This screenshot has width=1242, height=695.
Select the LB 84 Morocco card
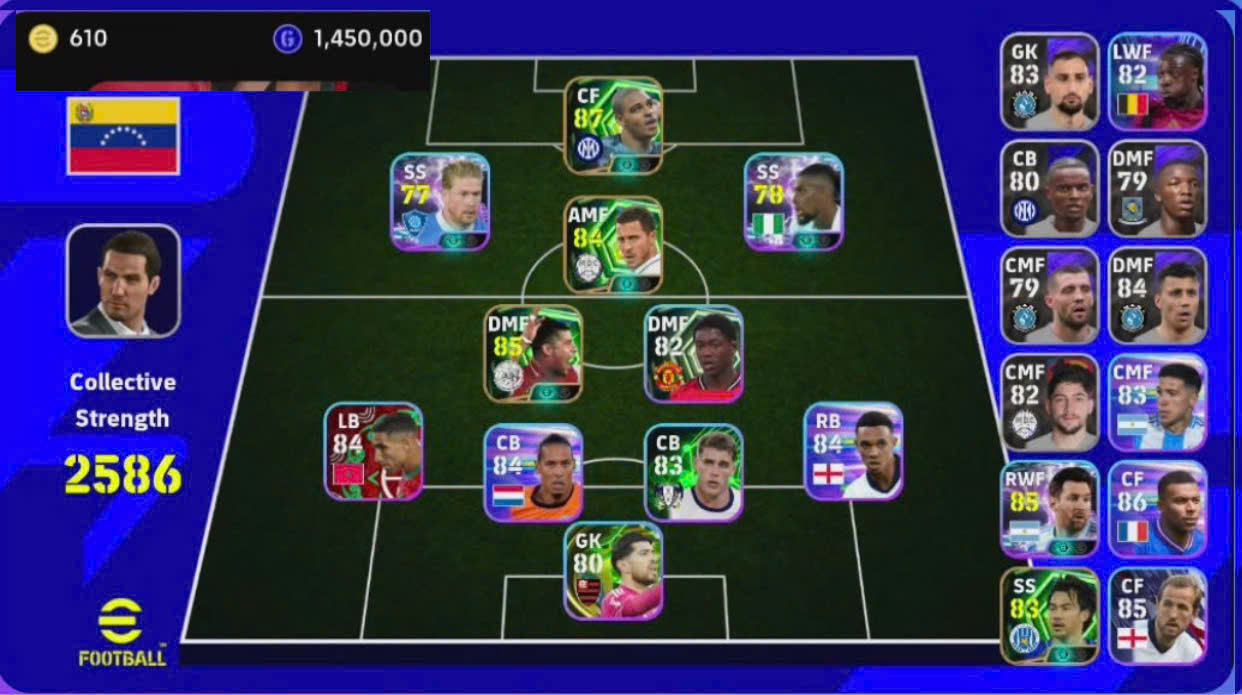pyautogui.click(x=373, y=451)
